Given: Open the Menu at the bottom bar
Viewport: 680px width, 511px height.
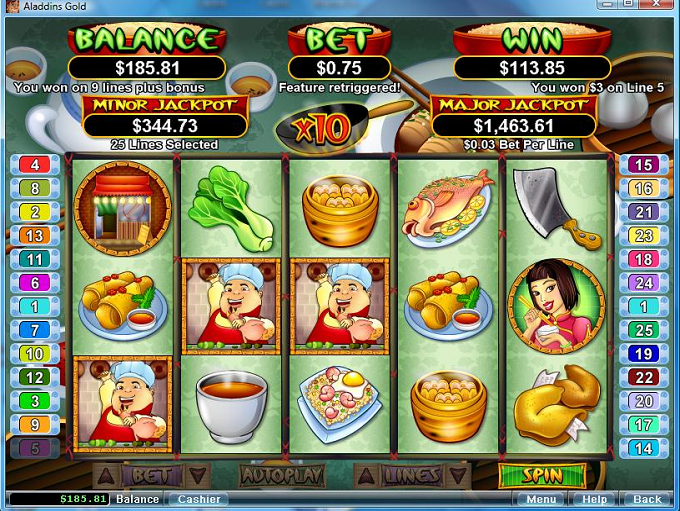Looking at the screenshot, I should pos(541,499).
